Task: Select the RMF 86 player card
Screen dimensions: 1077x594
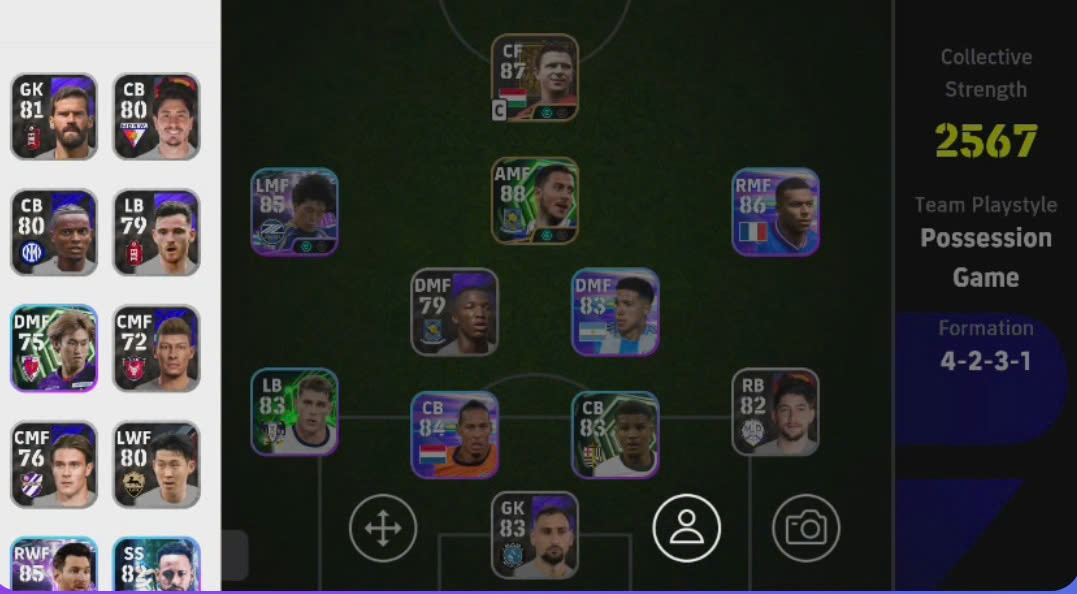Action: (775, 212)
